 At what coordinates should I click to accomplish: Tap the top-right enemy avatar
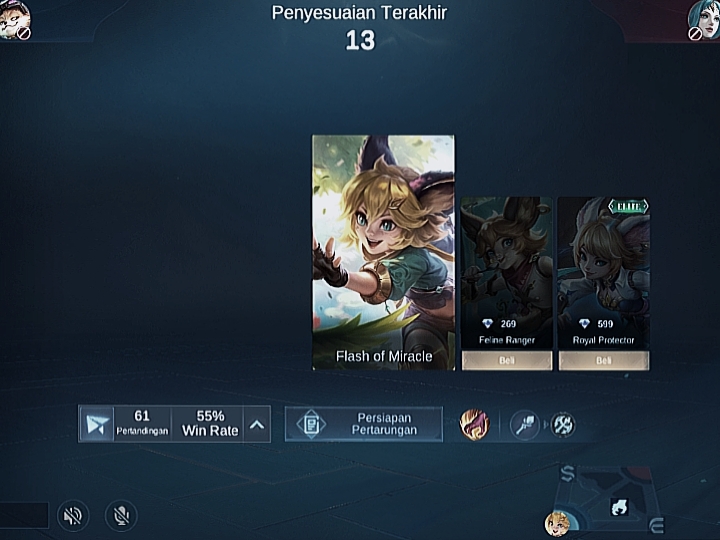tap(705, 17)
